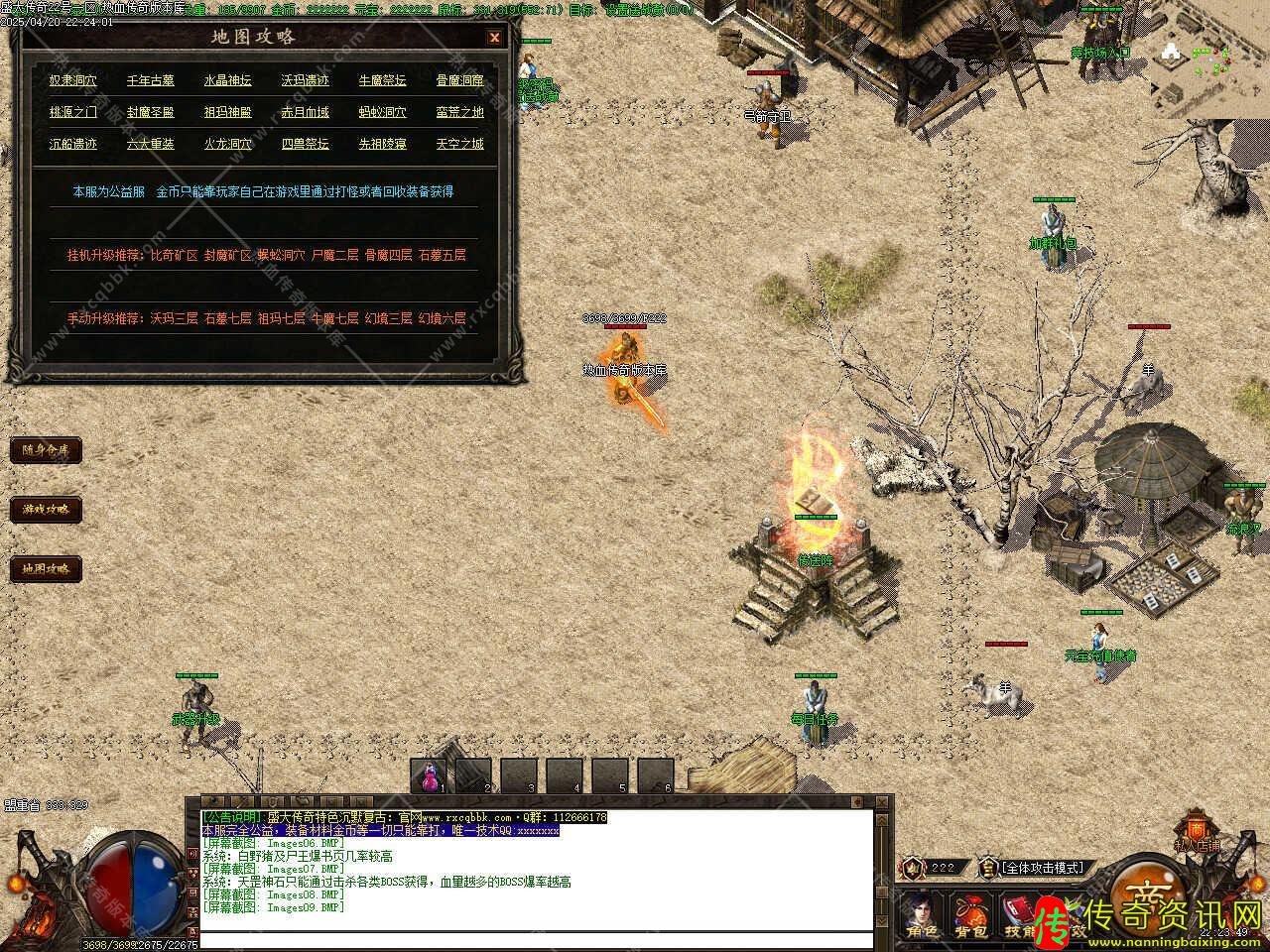Click the 蛮荒之地 destination link
The image size is (1270, 952).
[x=460, y=112]
